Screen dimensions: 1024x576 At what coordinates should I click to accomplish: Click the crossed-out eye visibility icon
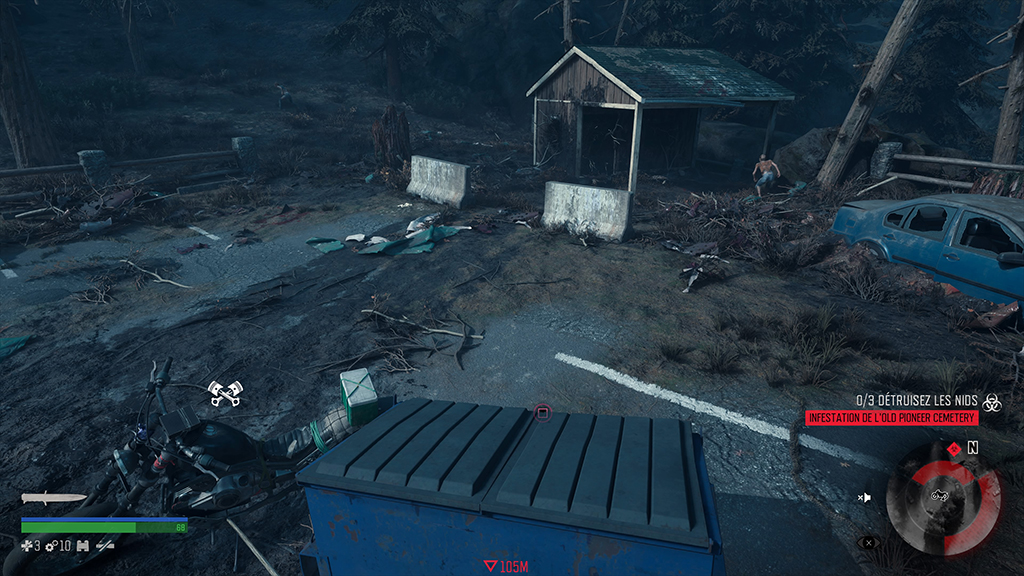click(x=866, y=543)
